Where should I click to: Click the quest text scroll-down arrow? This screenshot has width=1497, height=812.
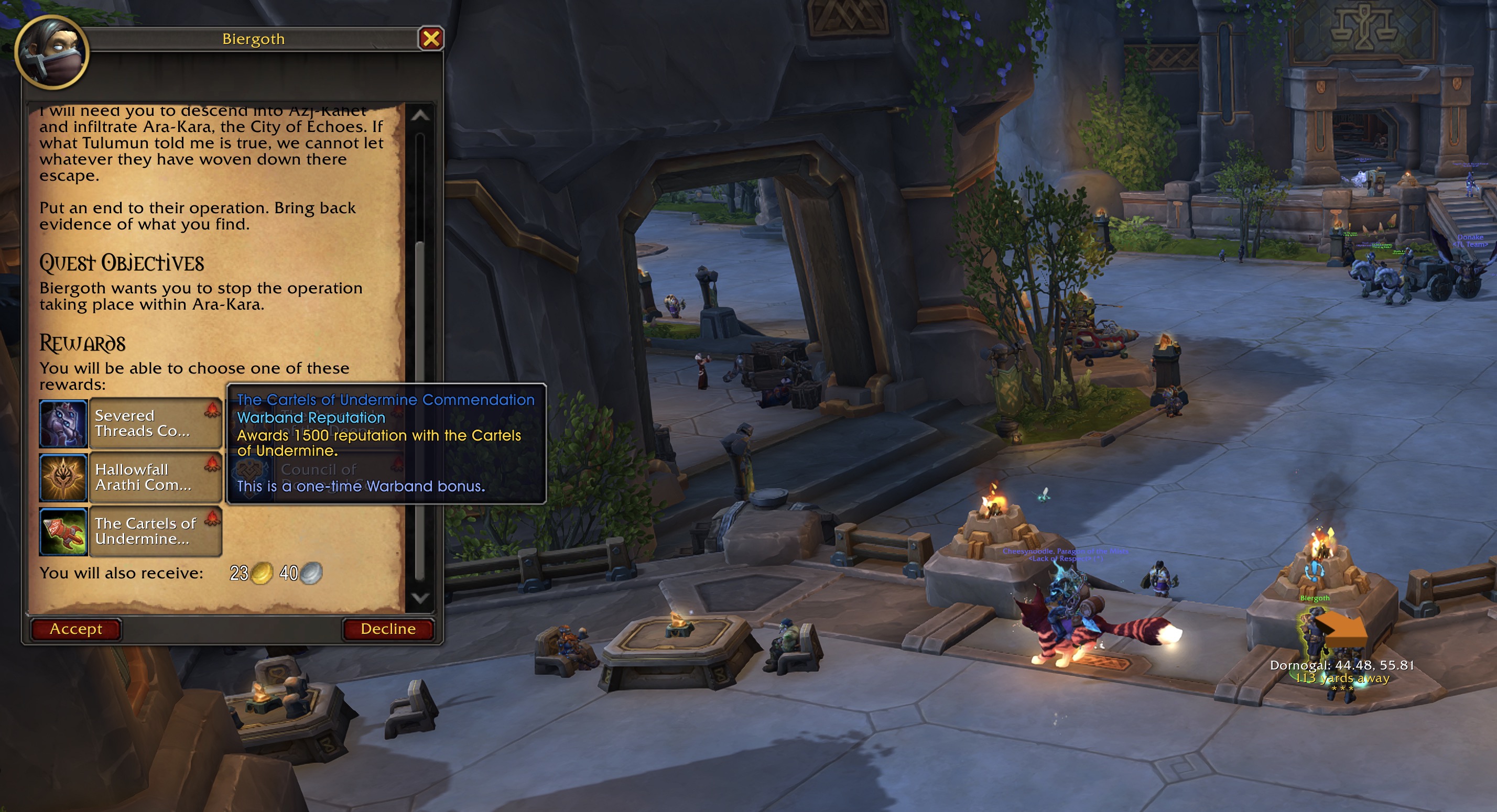tap(419, 598)
